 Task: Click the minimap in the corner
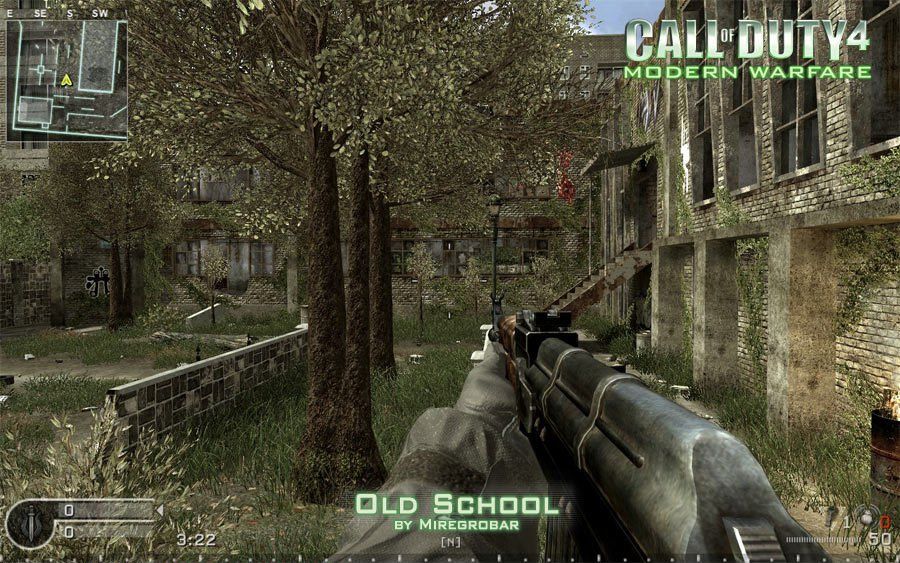pyautogui.click(x=67, y=80)
